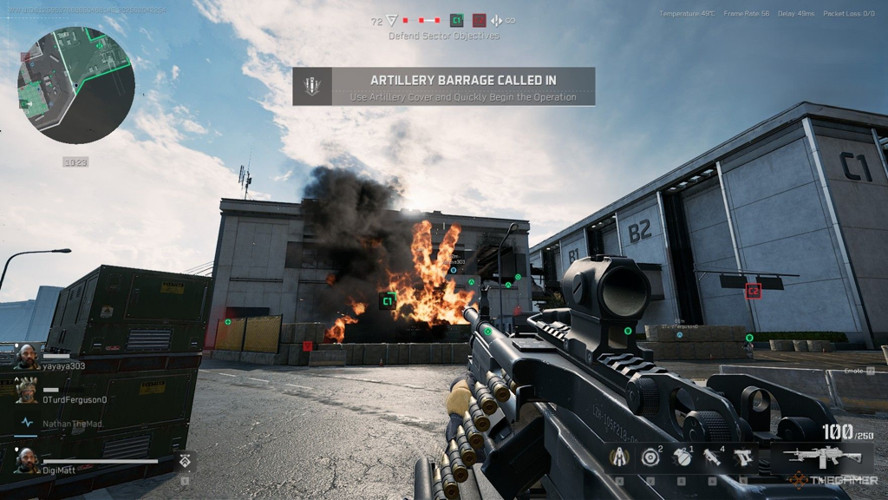
Task: Click the red C2 objective marker on warehouse
Action: [x=753, y=290]
